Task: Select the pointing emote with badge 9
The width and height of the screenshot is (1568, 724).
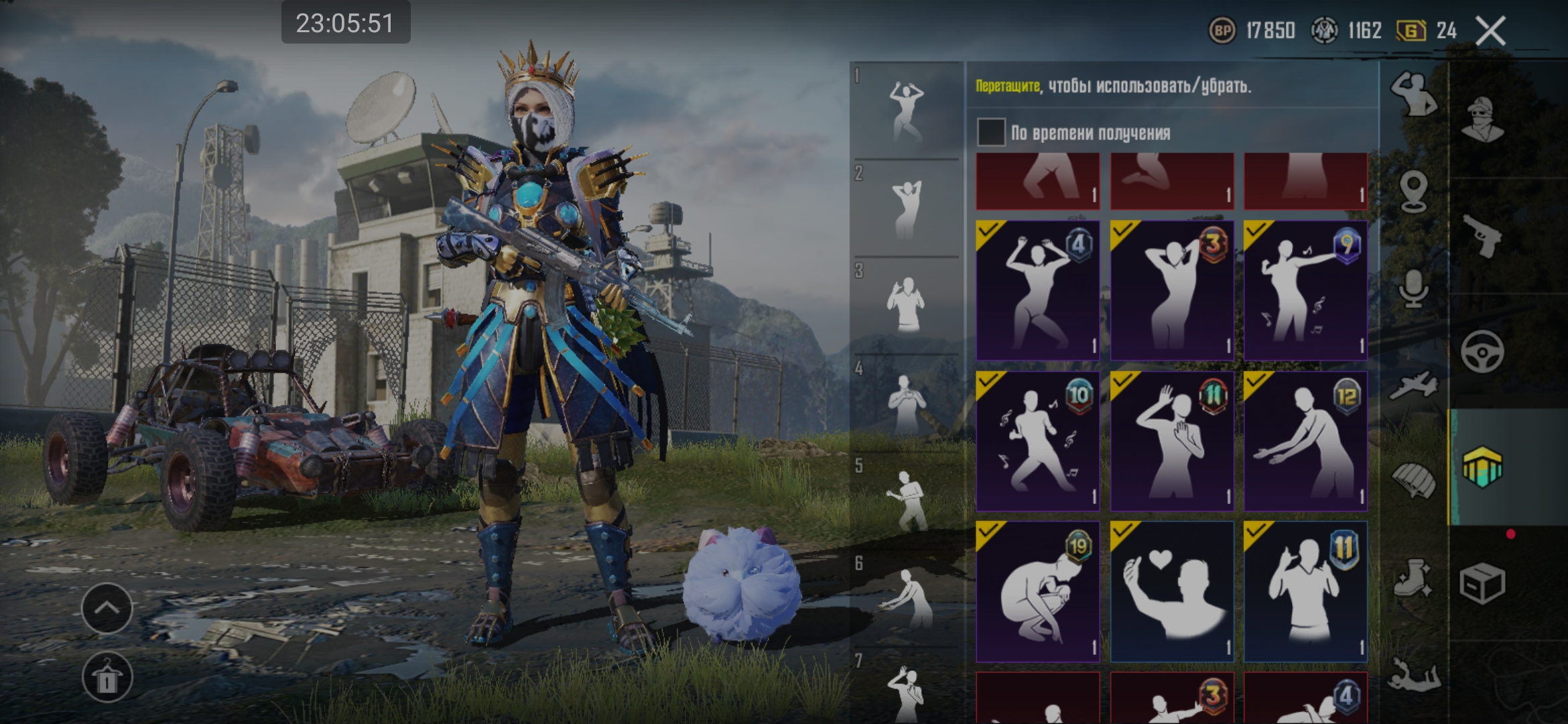Action: coord(1305,291)
